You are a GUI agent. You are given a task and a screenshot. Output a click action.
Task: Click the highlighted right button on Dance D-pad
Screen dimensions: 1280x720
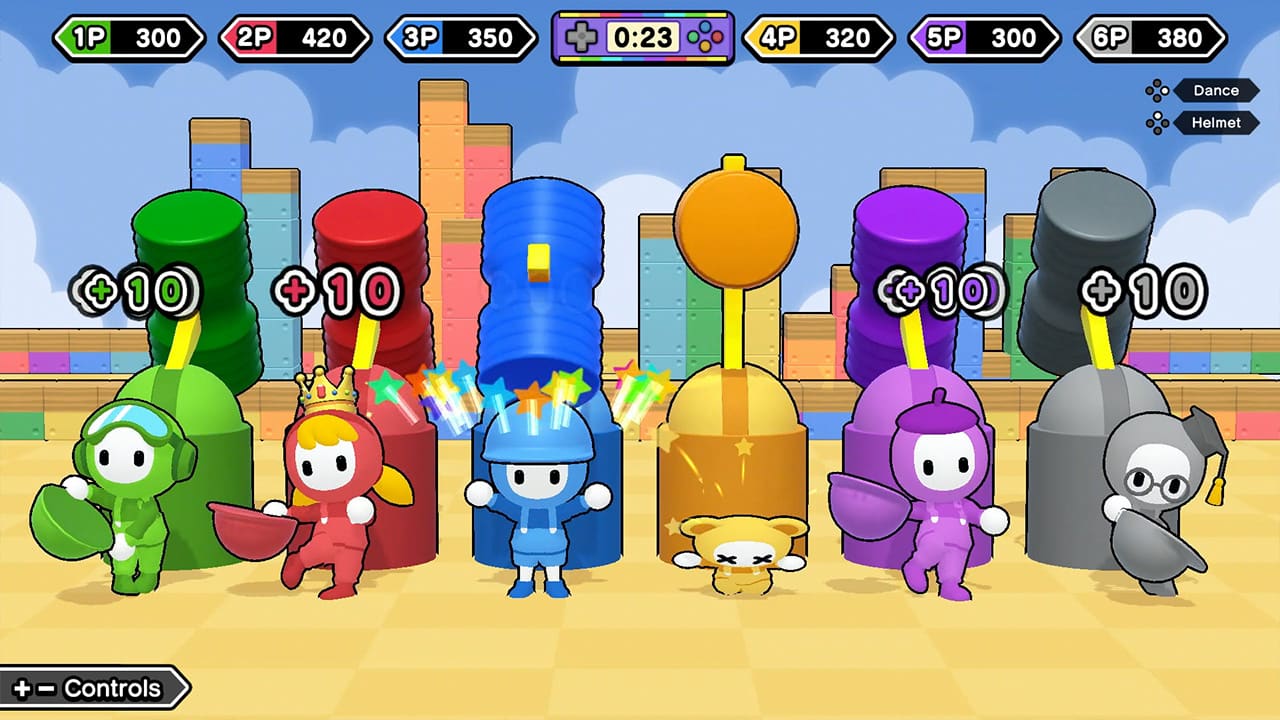1164,90
